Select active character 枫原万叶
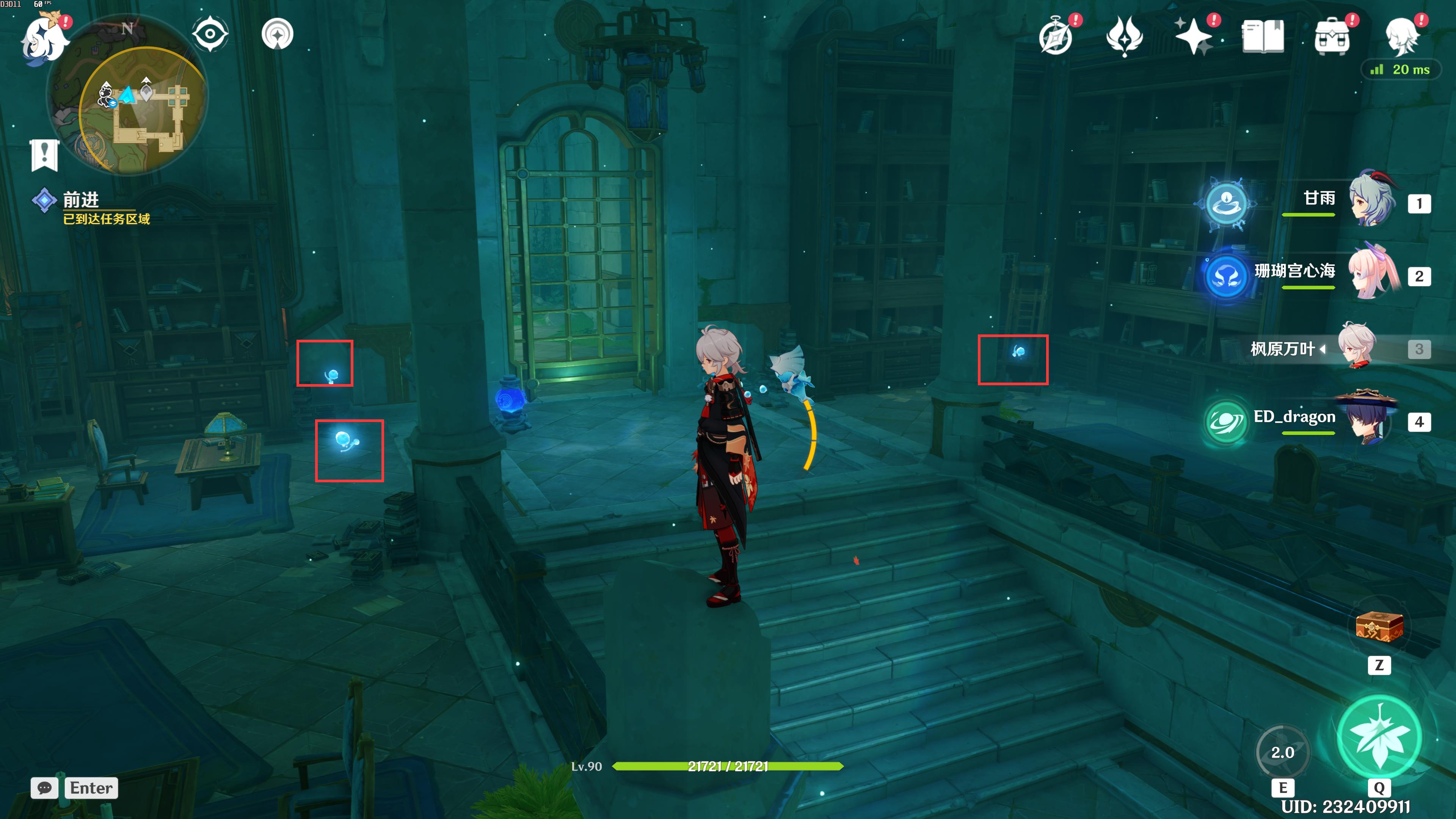 (x=1357, y=346)
